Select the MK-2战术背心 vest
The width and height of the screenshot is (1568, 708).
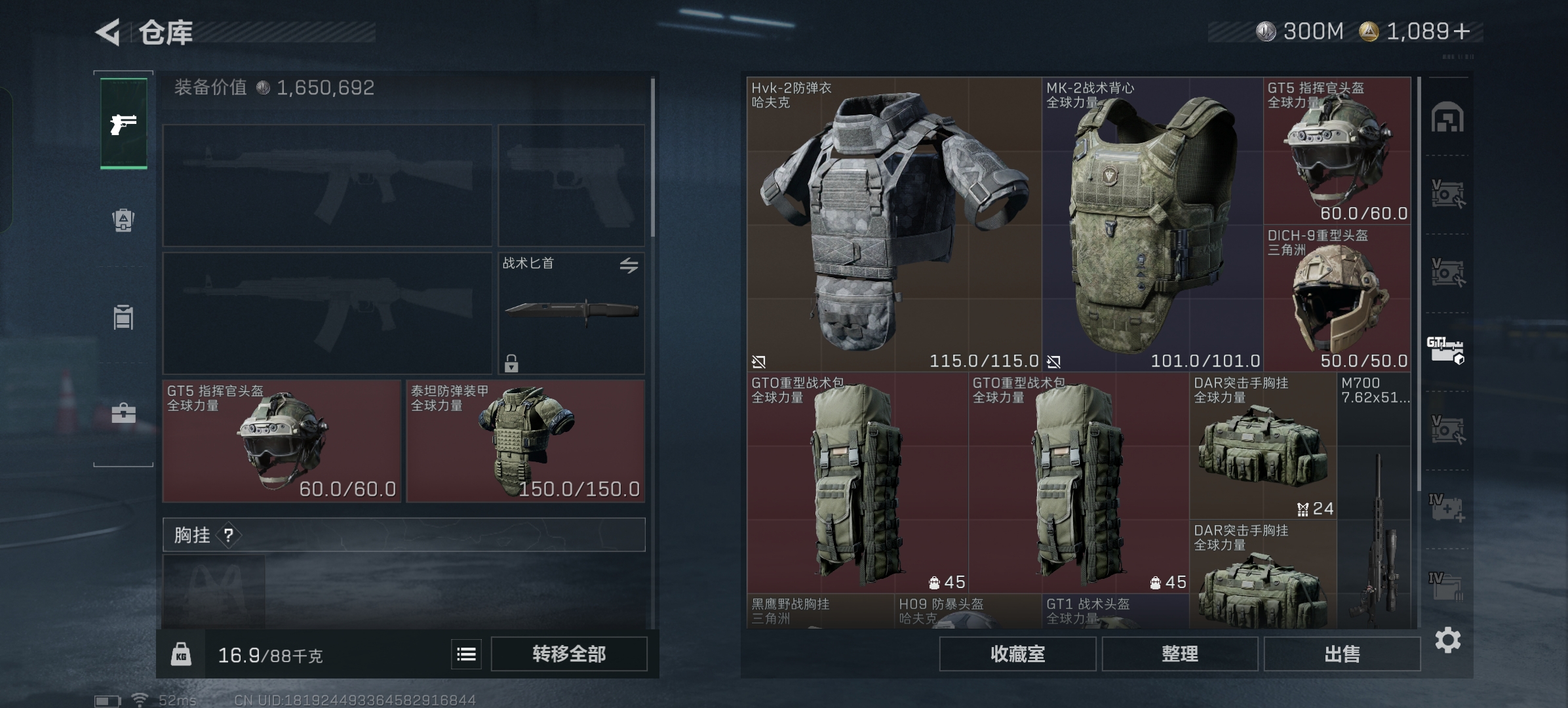click(x=1152, y=224)
